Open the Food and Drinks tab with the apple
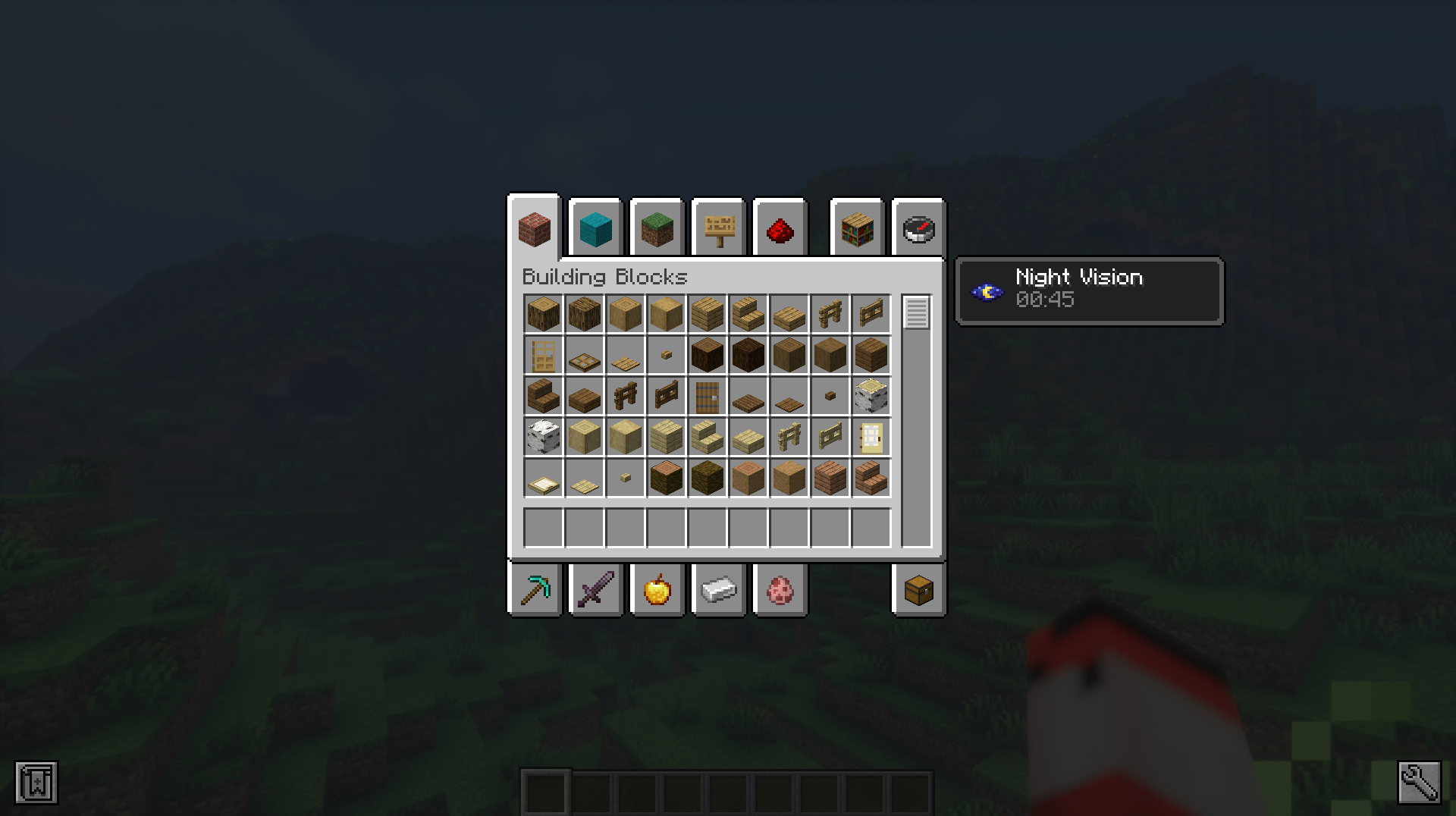 coord(657,590)
